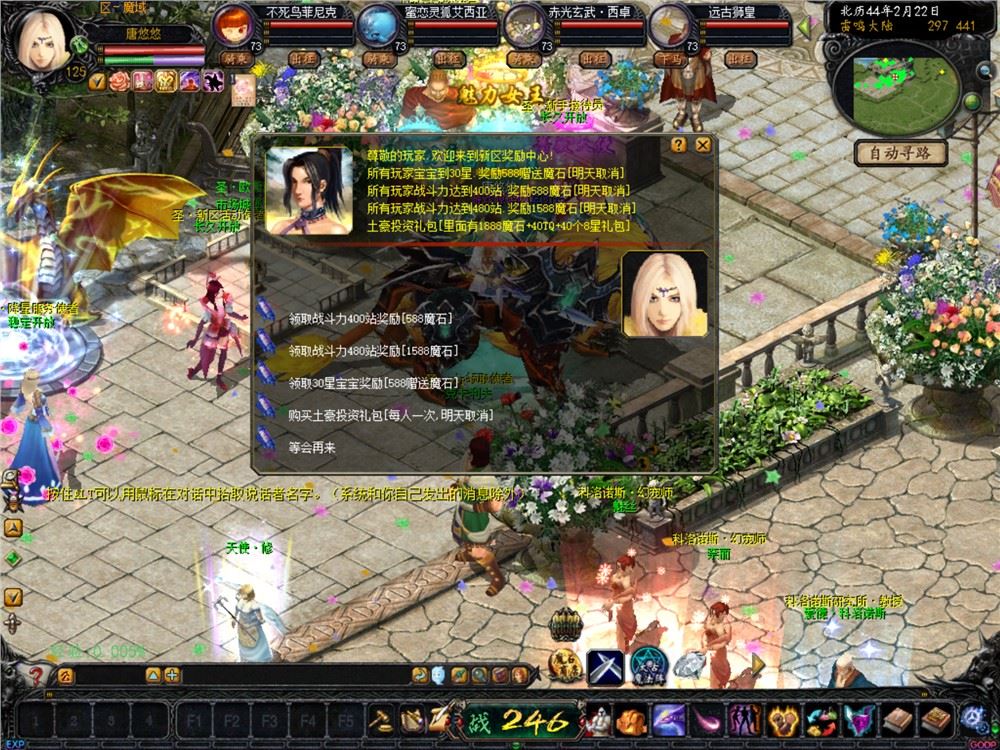Select the 等会再来 dialogue option

point(312,447)
